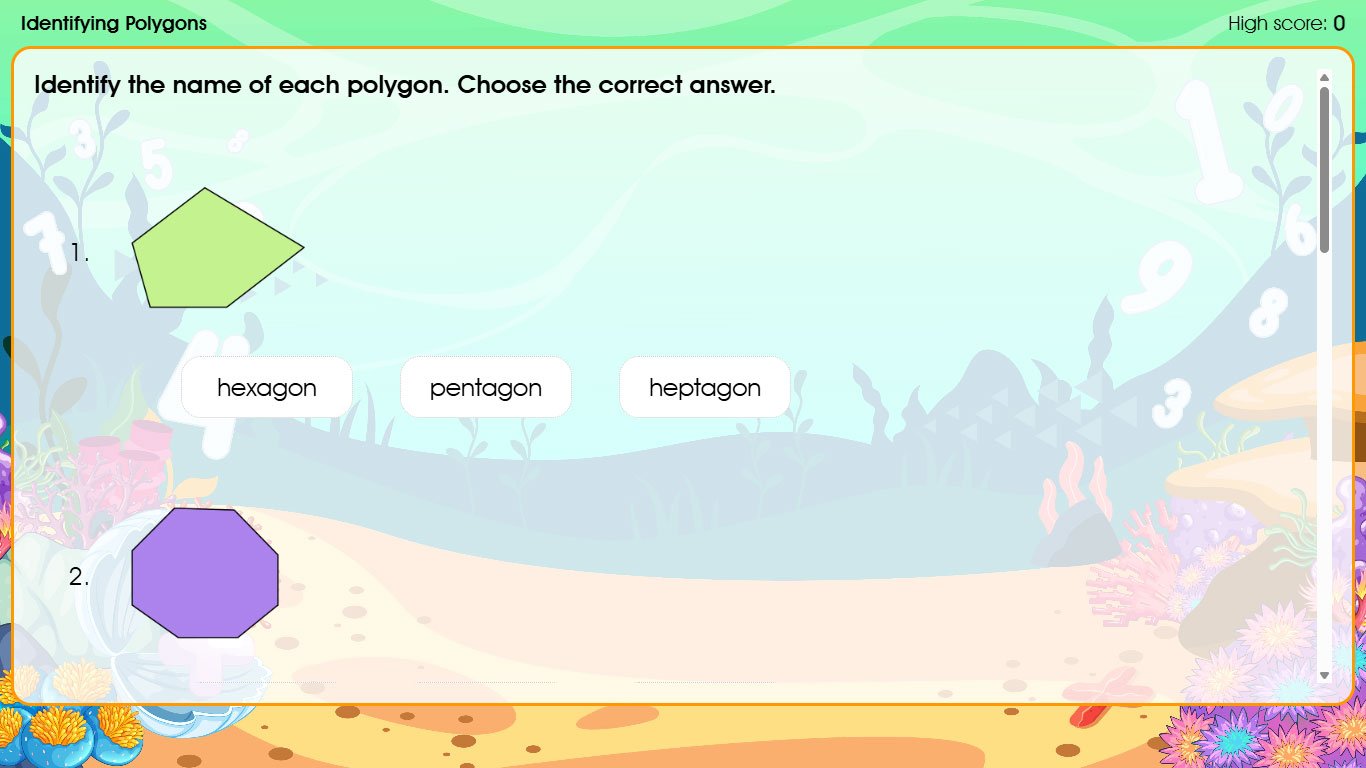The width and height of the screenshot is (1366, 768).
Task: Click the High score counter
Action: click(x=1287, y=23)
